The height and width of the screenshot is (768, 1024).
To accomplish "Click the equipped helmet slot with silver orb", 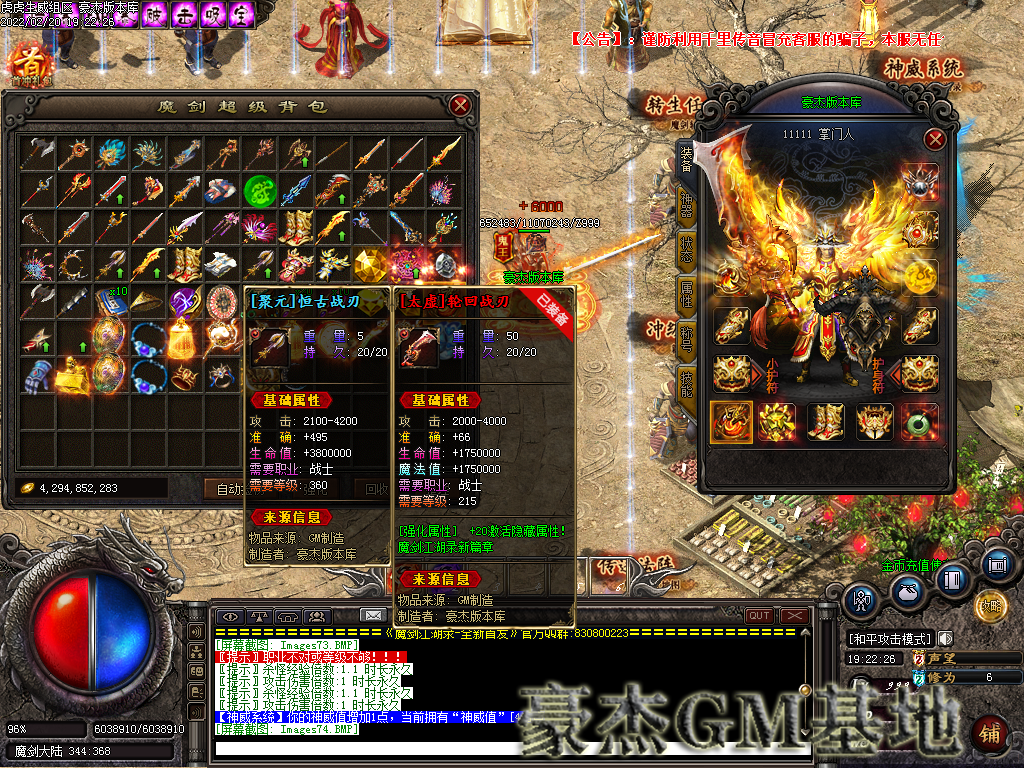I will [x=920, y=181].
